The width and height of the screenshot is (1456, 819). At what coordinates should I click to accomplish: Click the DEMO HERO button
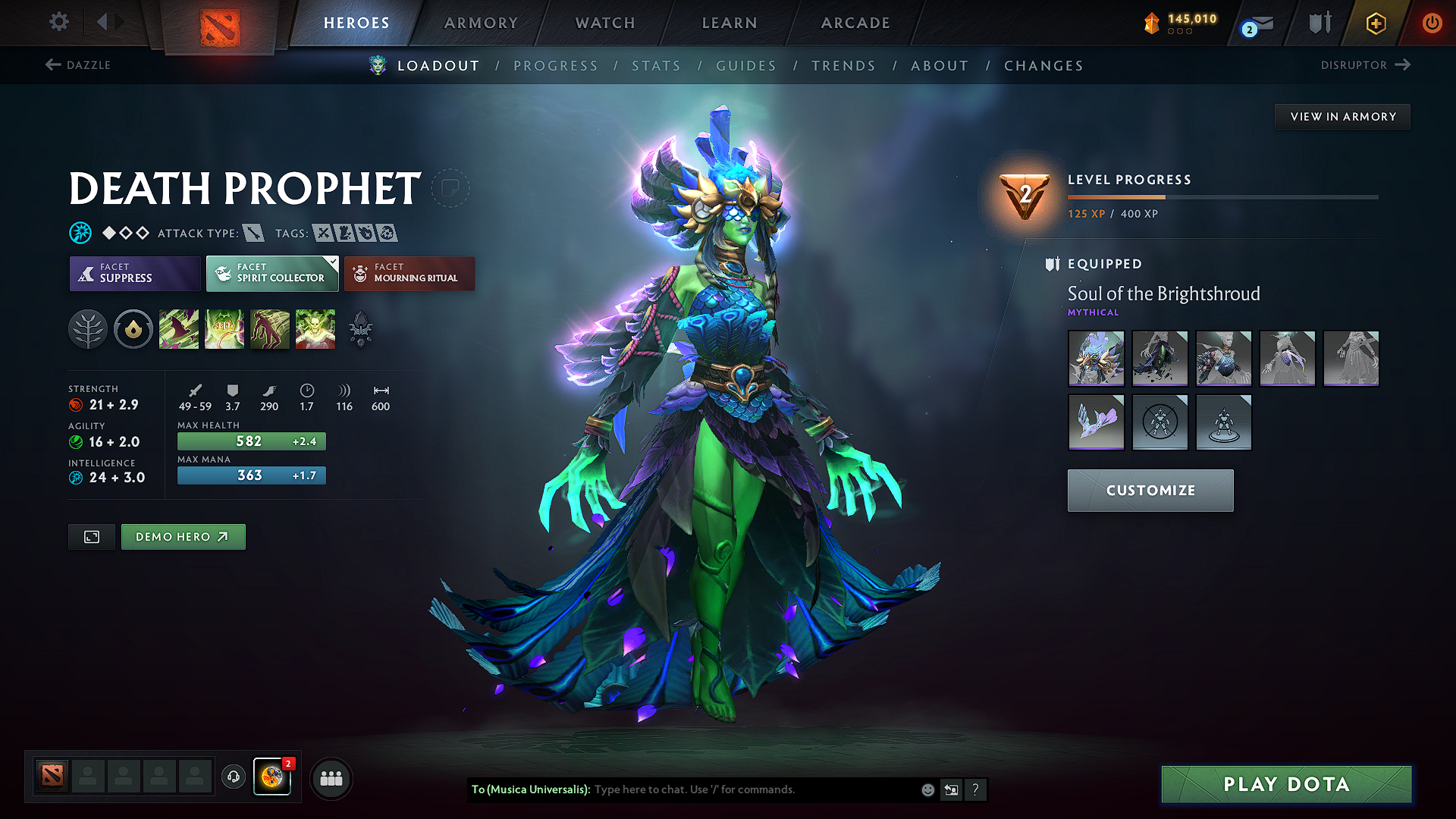coord(183,536)
